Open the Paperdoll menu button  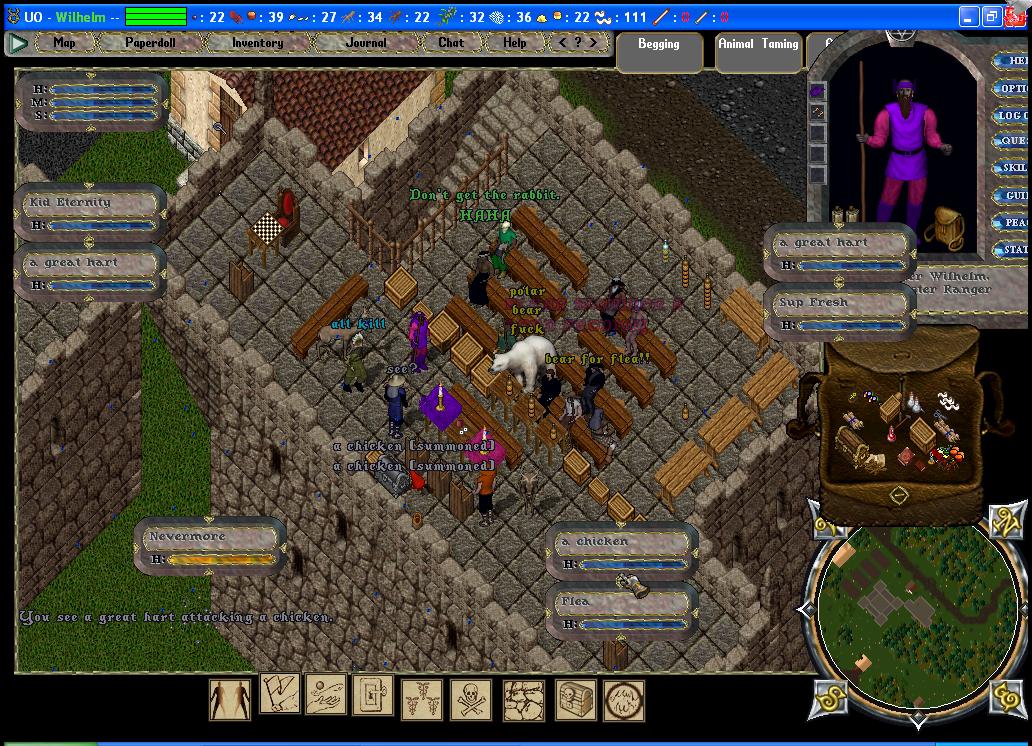151,43
